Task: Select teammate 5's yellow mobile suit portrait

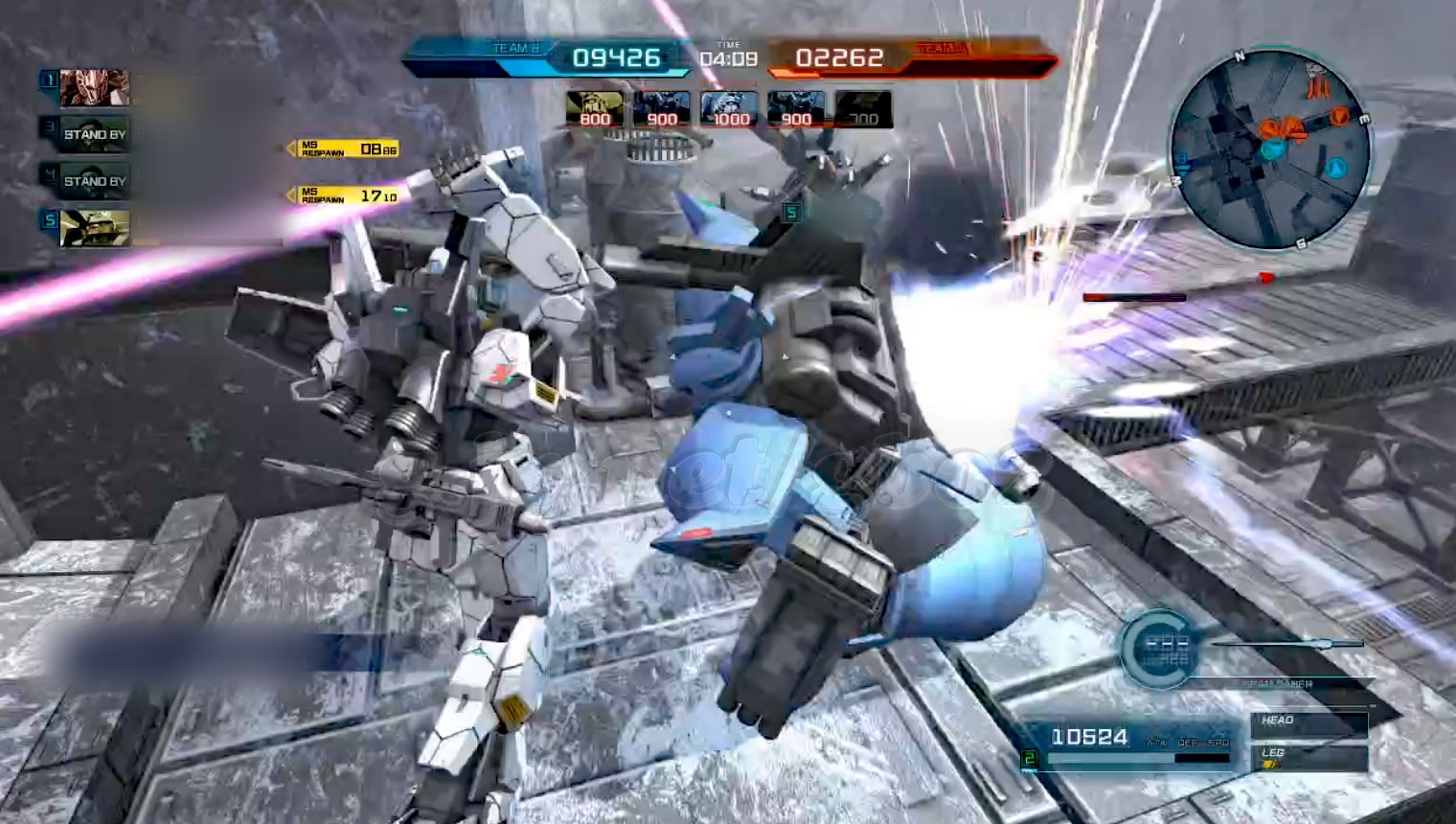Action: [94, 227]
